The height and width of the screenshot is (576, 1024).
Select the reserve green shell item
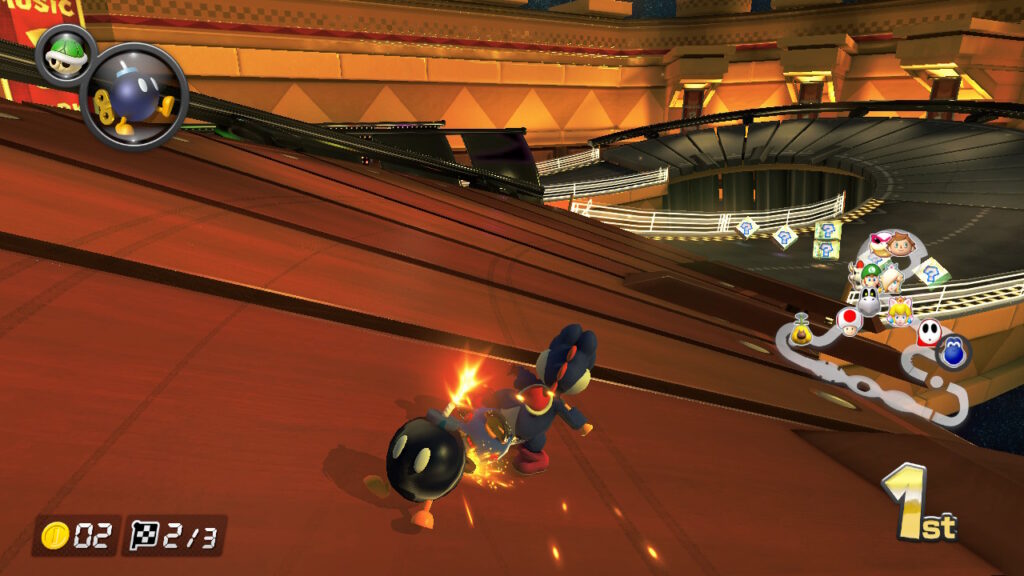click(x=65, y=55)
